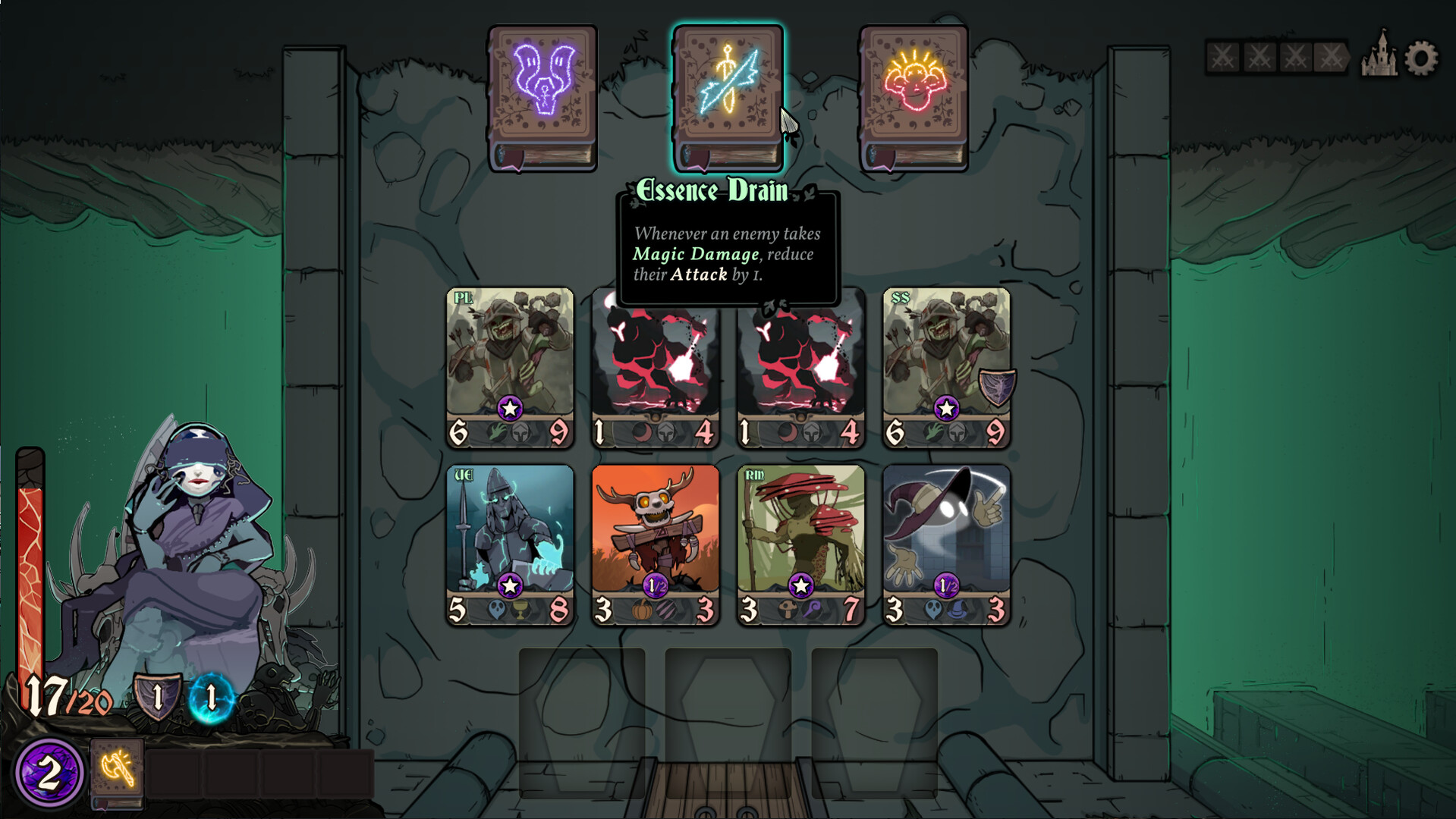
Task: Click the last crossed-swords battle marker
Action: tap(1332, 55)
